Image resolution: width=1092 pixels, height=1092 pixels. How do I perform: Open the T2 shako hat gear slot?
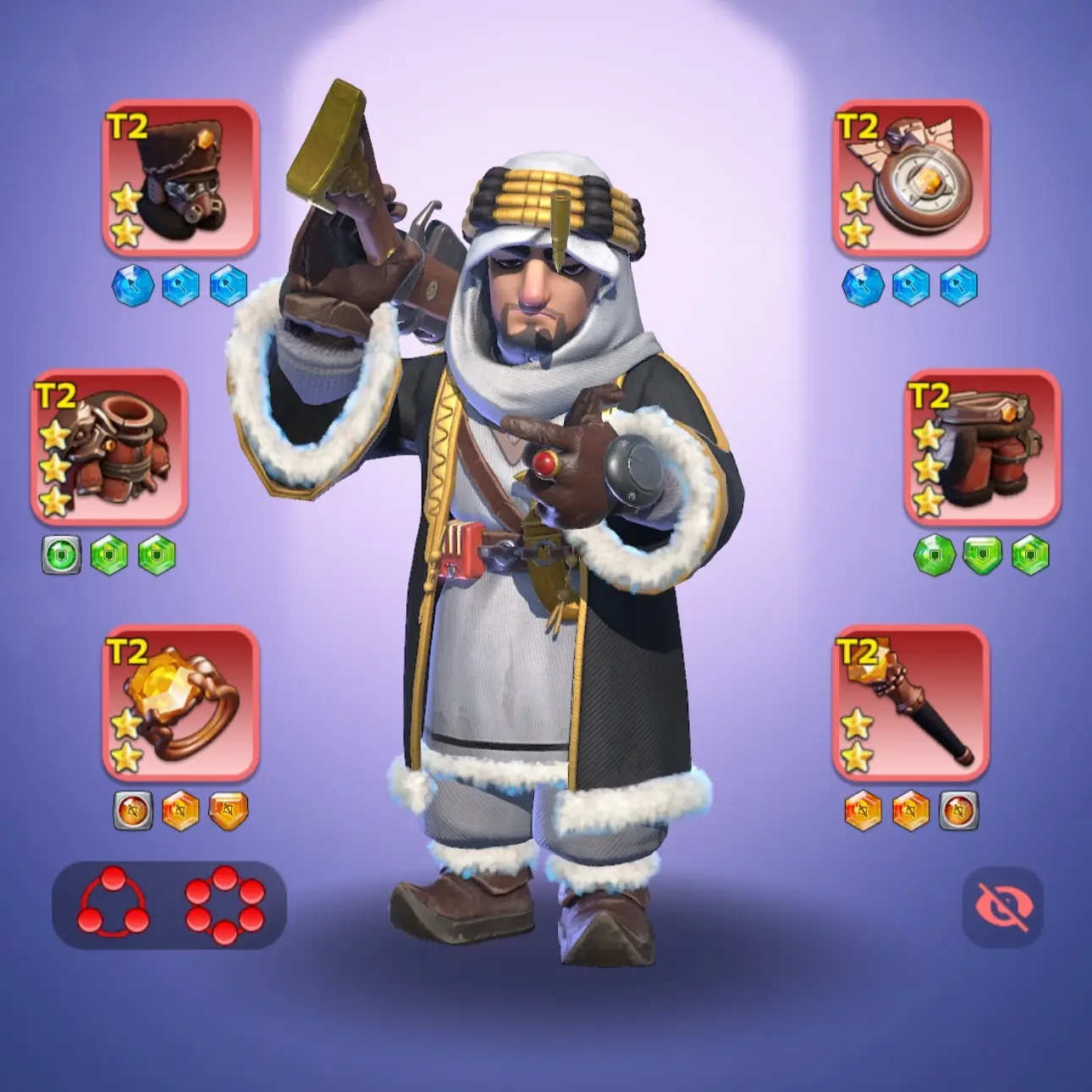coord(181,183)
